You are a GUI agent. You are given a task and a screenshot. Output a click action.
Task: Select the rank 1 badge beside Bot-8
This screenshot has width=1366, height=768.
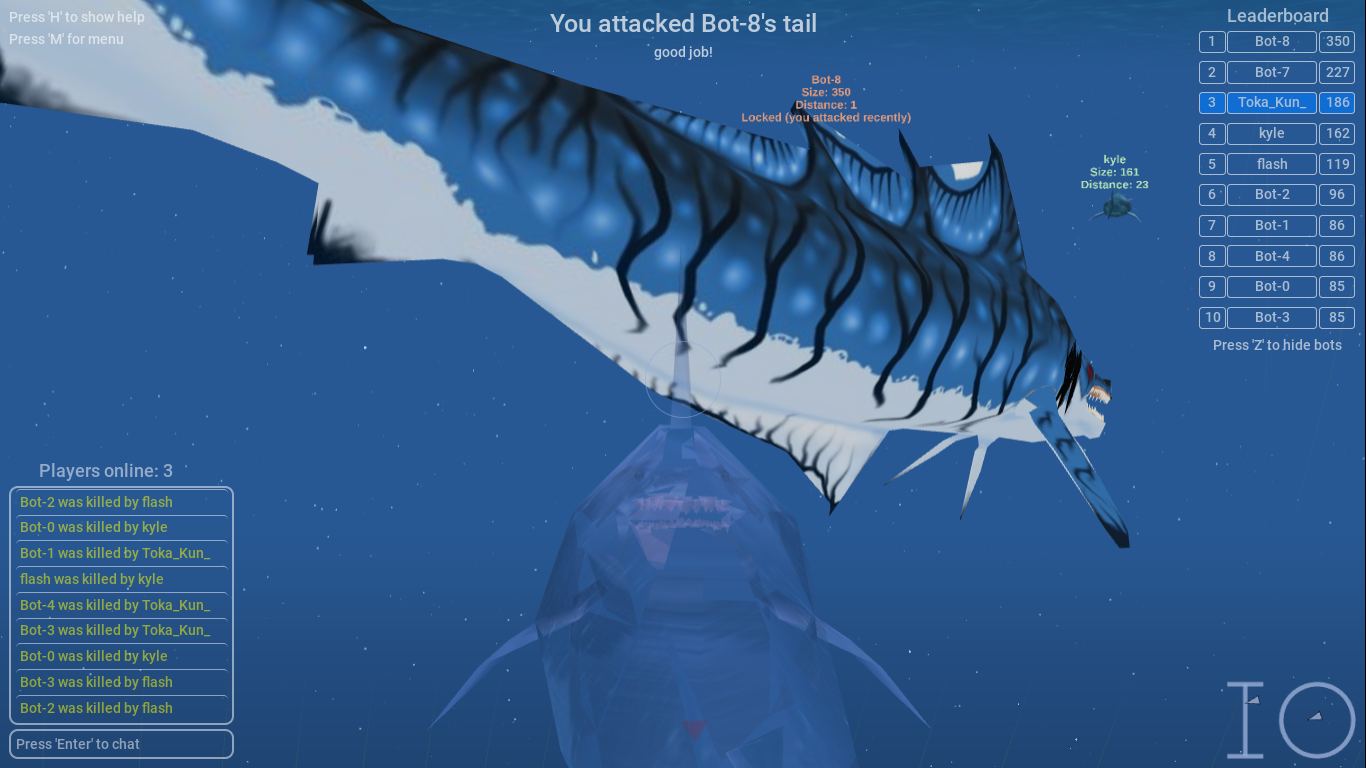tap(1211, 41)
